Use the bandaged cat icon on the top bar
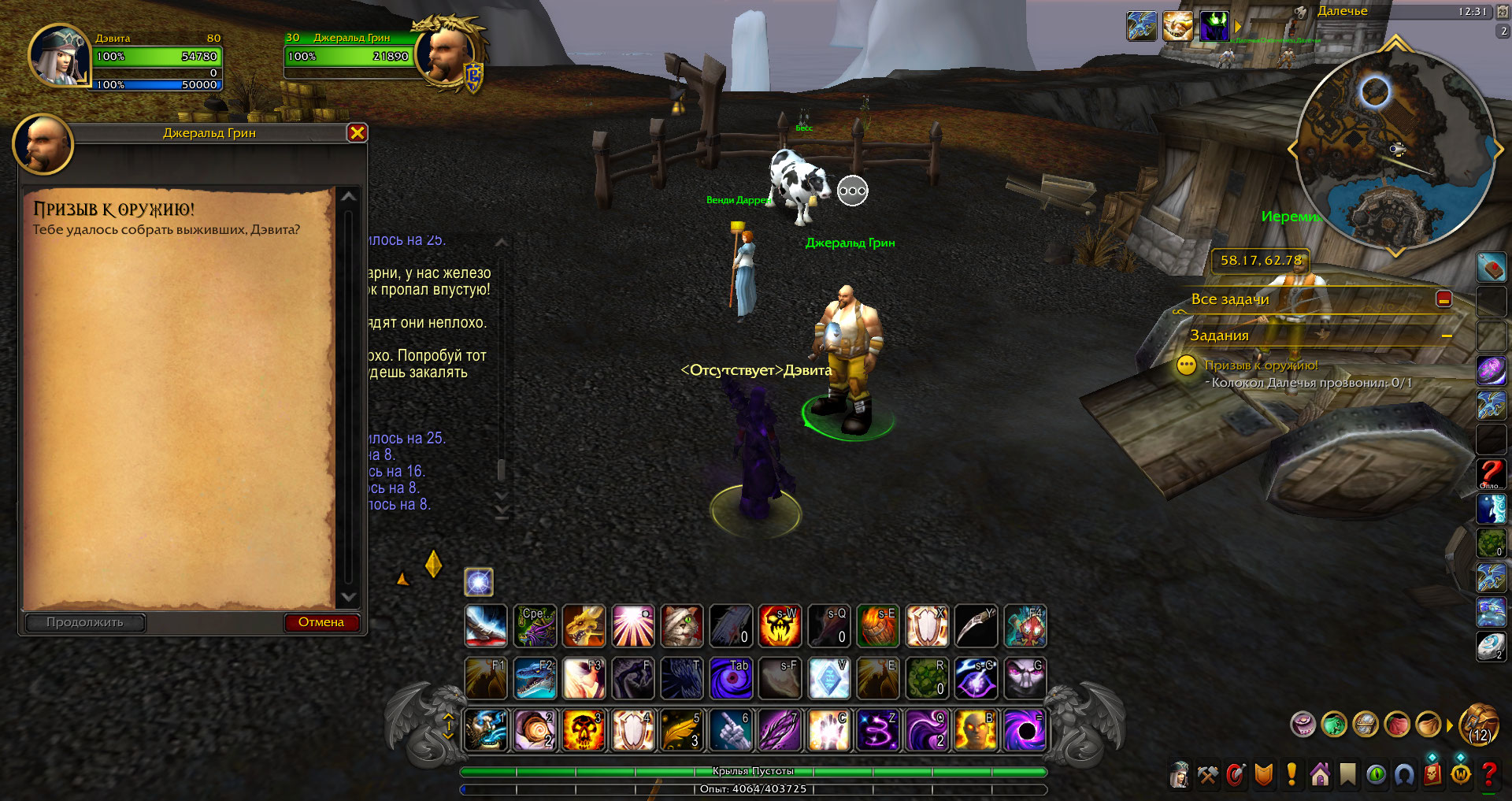 681,626
